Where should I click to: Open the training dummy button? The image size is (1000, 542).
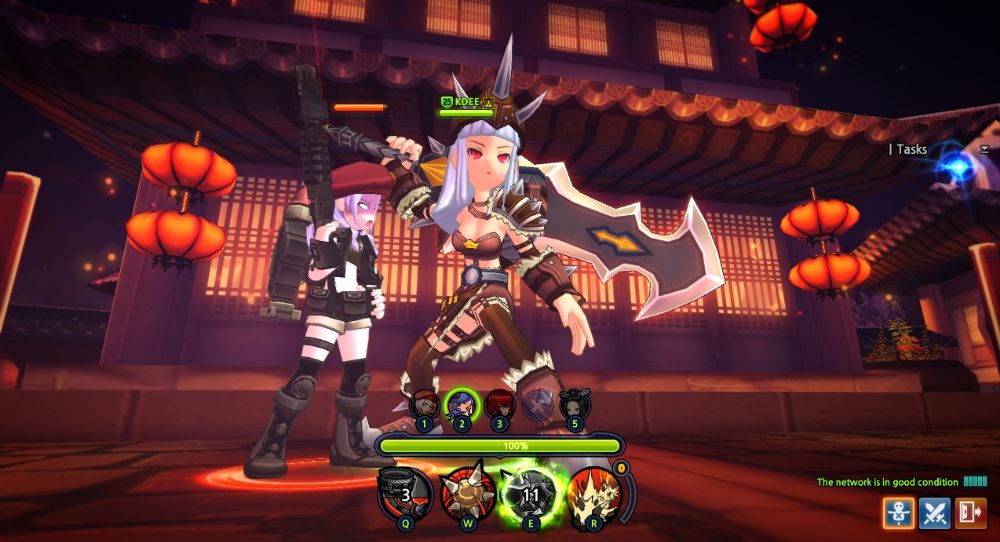pyautogui.click(x=898, y=513)
